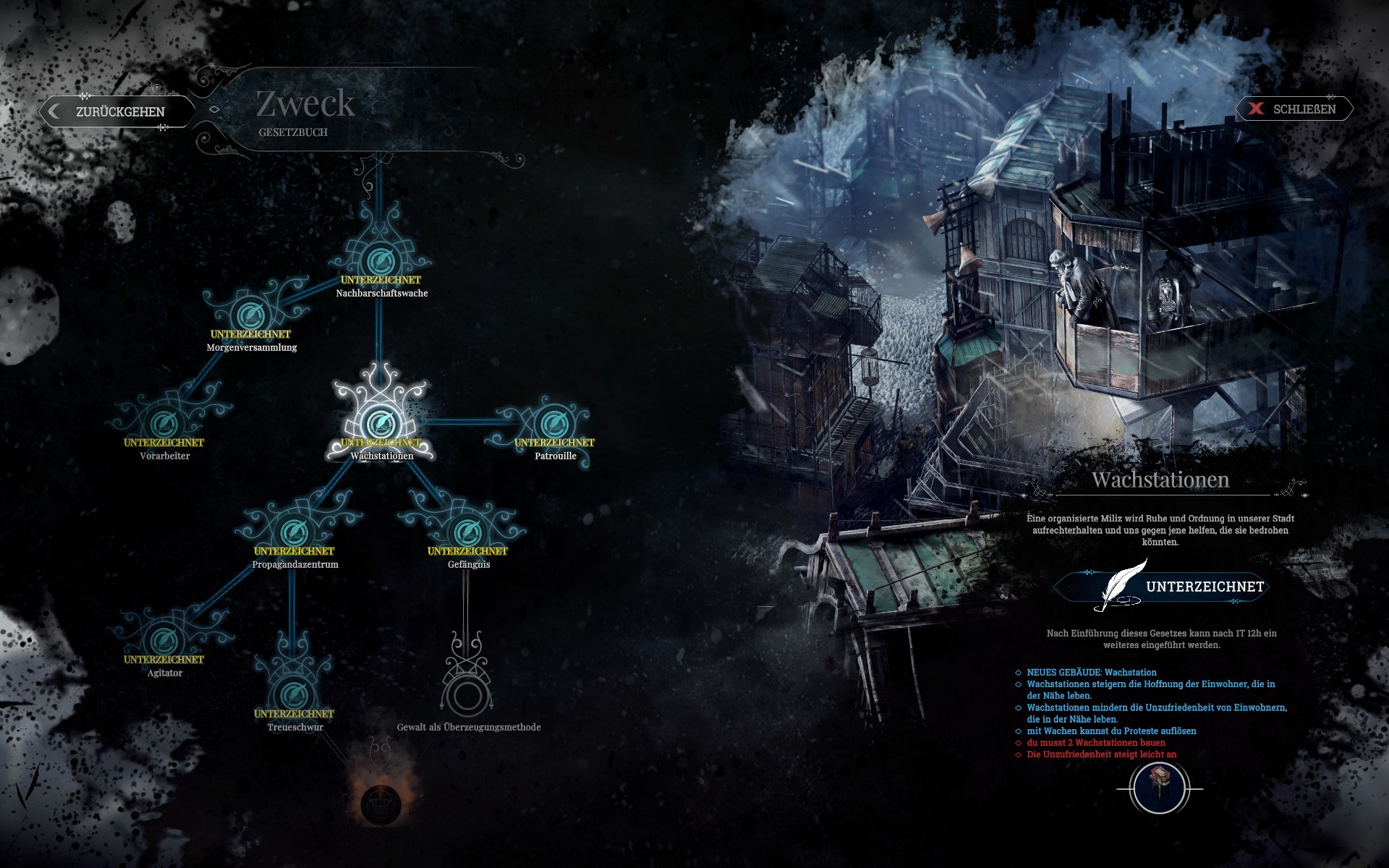This screenshot has height=868, width=1389.
Task: Click the locked crown law node
Action: 381,803
